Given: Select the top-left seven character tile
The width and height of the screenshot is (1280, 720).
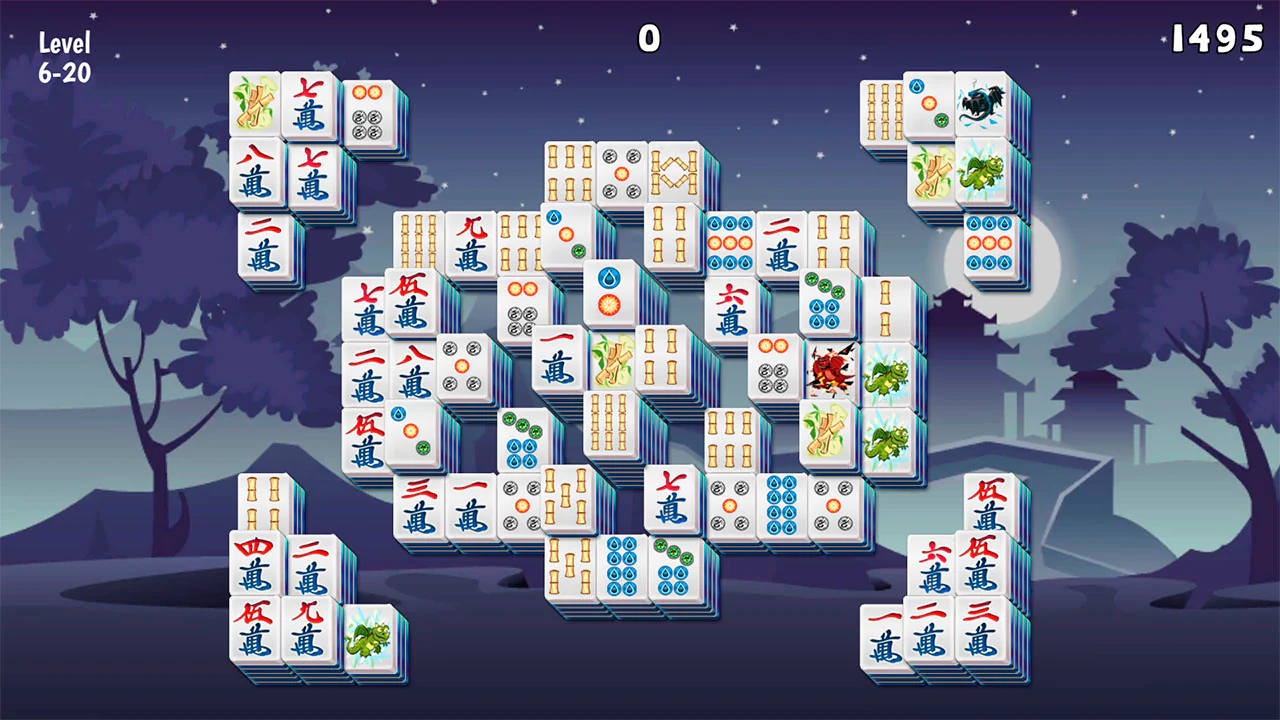Looking at the screenshot, I should click(311, 105).
